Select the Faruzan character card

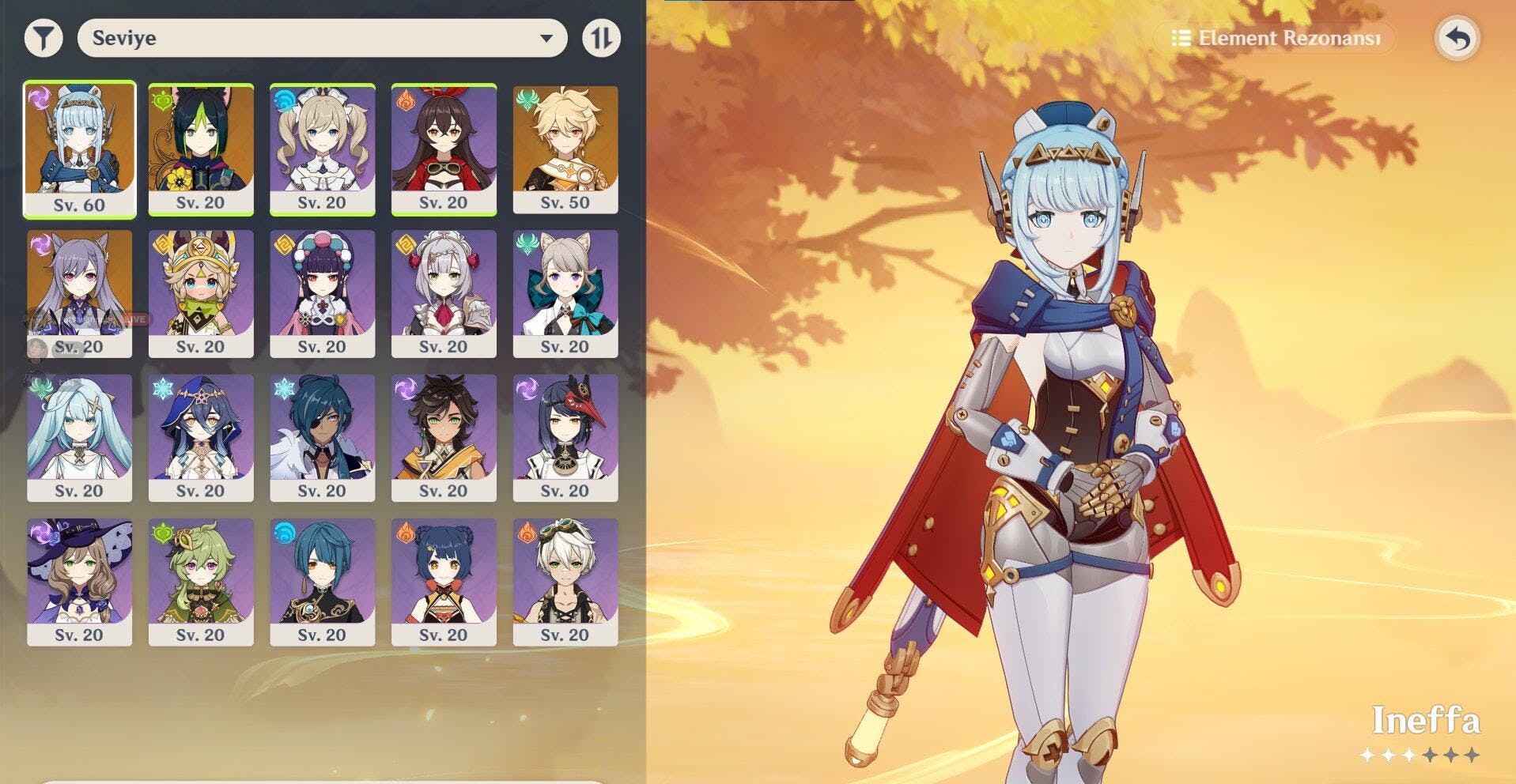pos(79,437)
